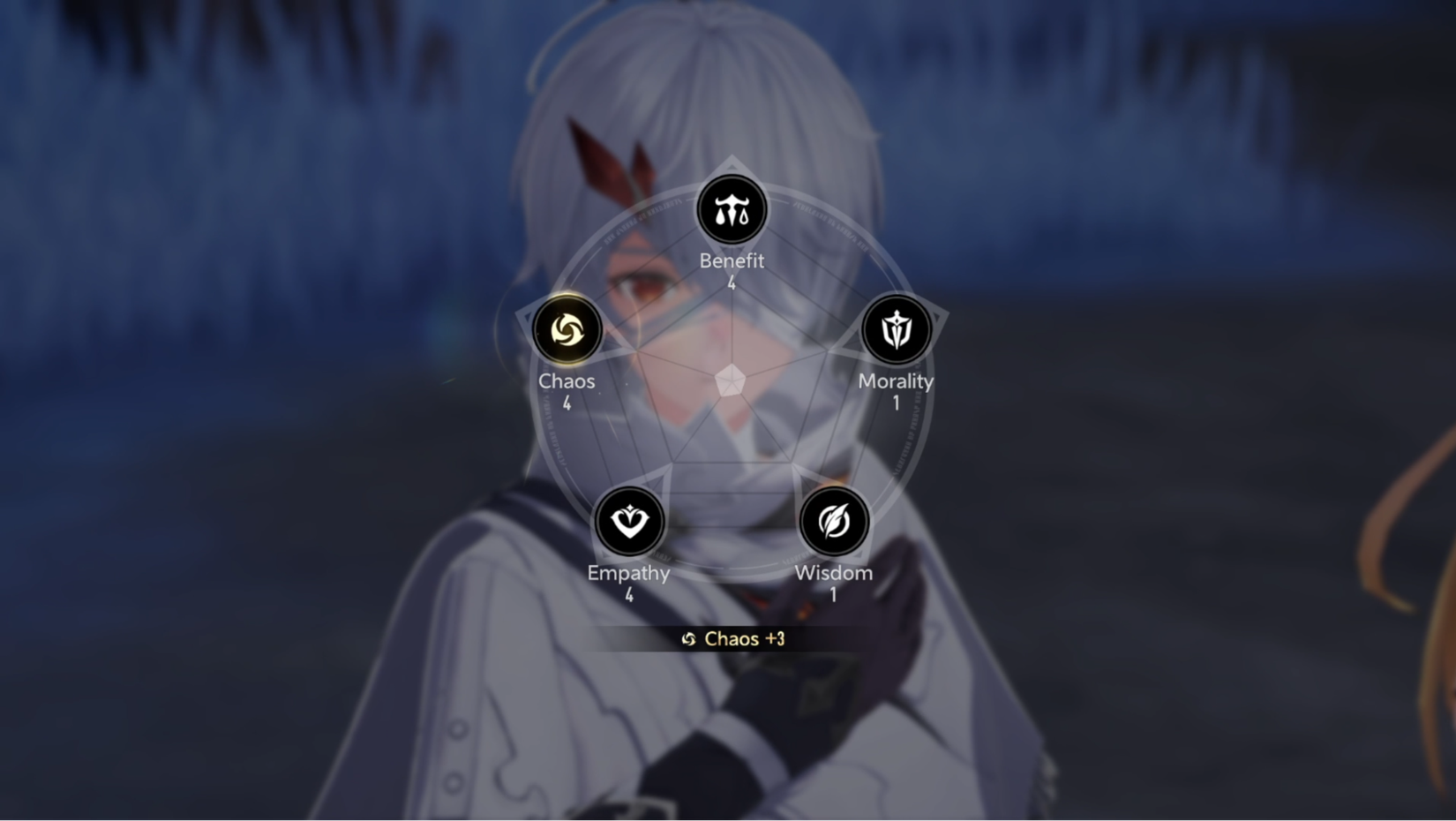Image resolution: width=1456 pixels, height=821 pixels.
Task: Toggle the Empathy attribute selection
Action: (629, 521)
